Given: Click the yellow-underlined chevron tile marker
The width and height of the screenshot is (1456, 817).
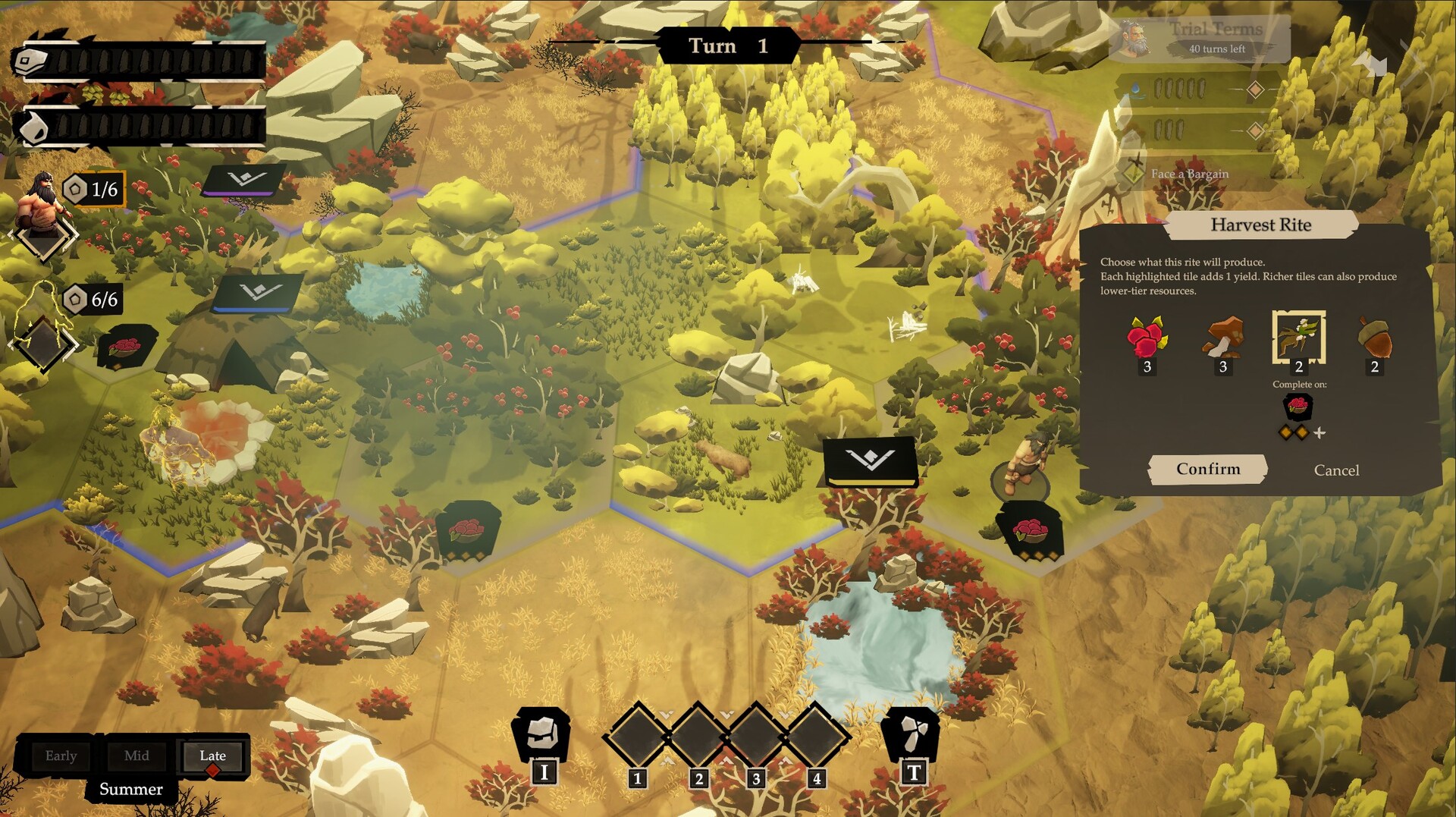Looking at the screenshot, I should pos(871,460).
